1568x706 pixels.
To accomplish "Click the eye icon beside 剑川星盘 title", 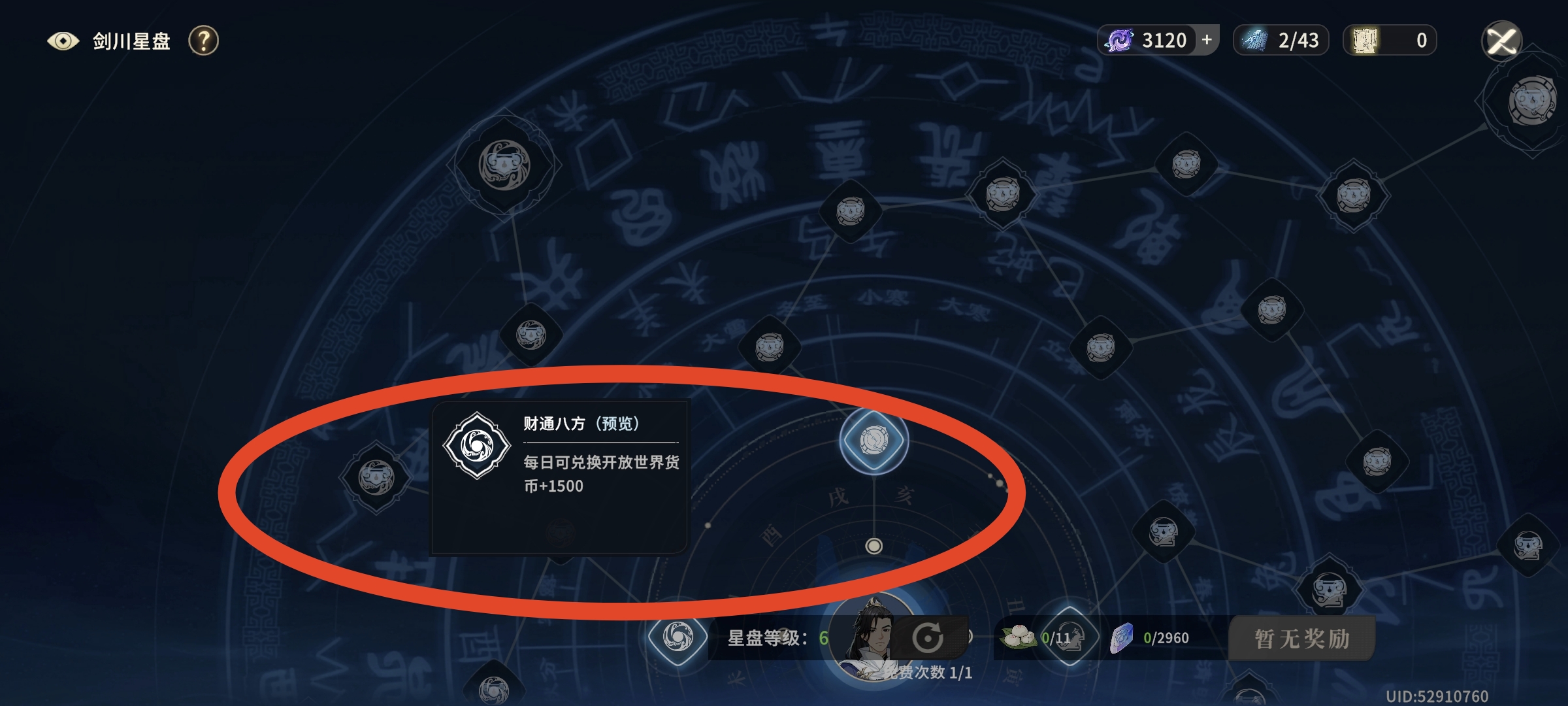I will point(63,41).
